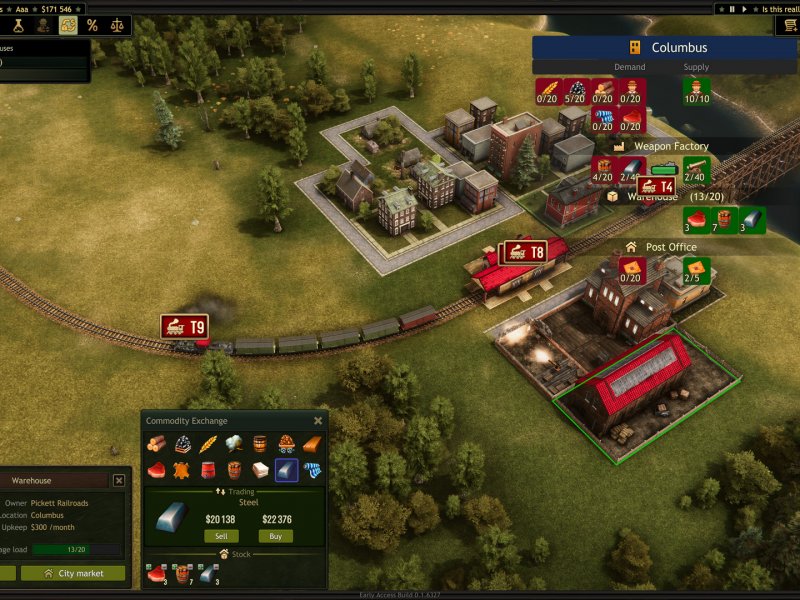Viewport: 800px width, 600px height.
Task: Select the cotton commodity icon
Action: click(234, 444)
